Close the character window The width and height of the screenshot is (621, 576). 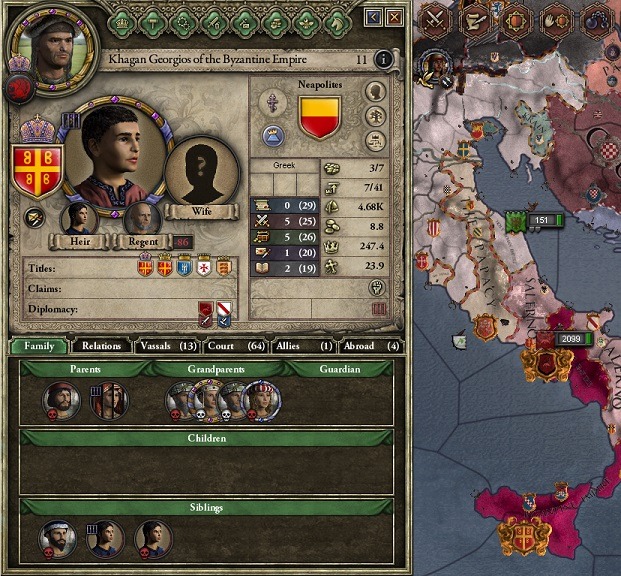pyautogui.click(x=396, y=17)
